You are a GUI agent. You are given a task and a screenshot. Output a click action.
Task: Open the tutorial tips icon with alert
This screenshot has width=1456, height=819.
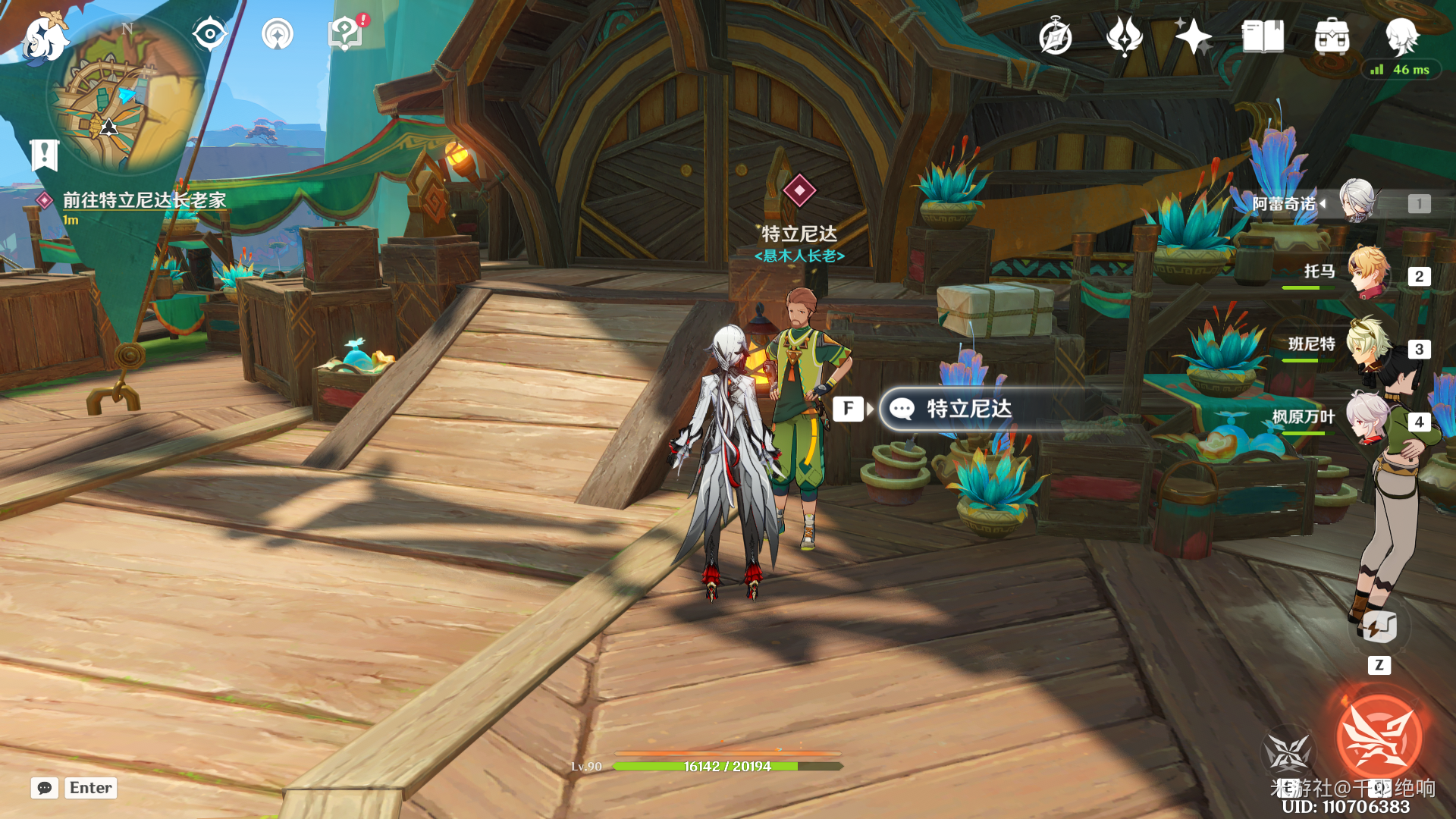345,34
